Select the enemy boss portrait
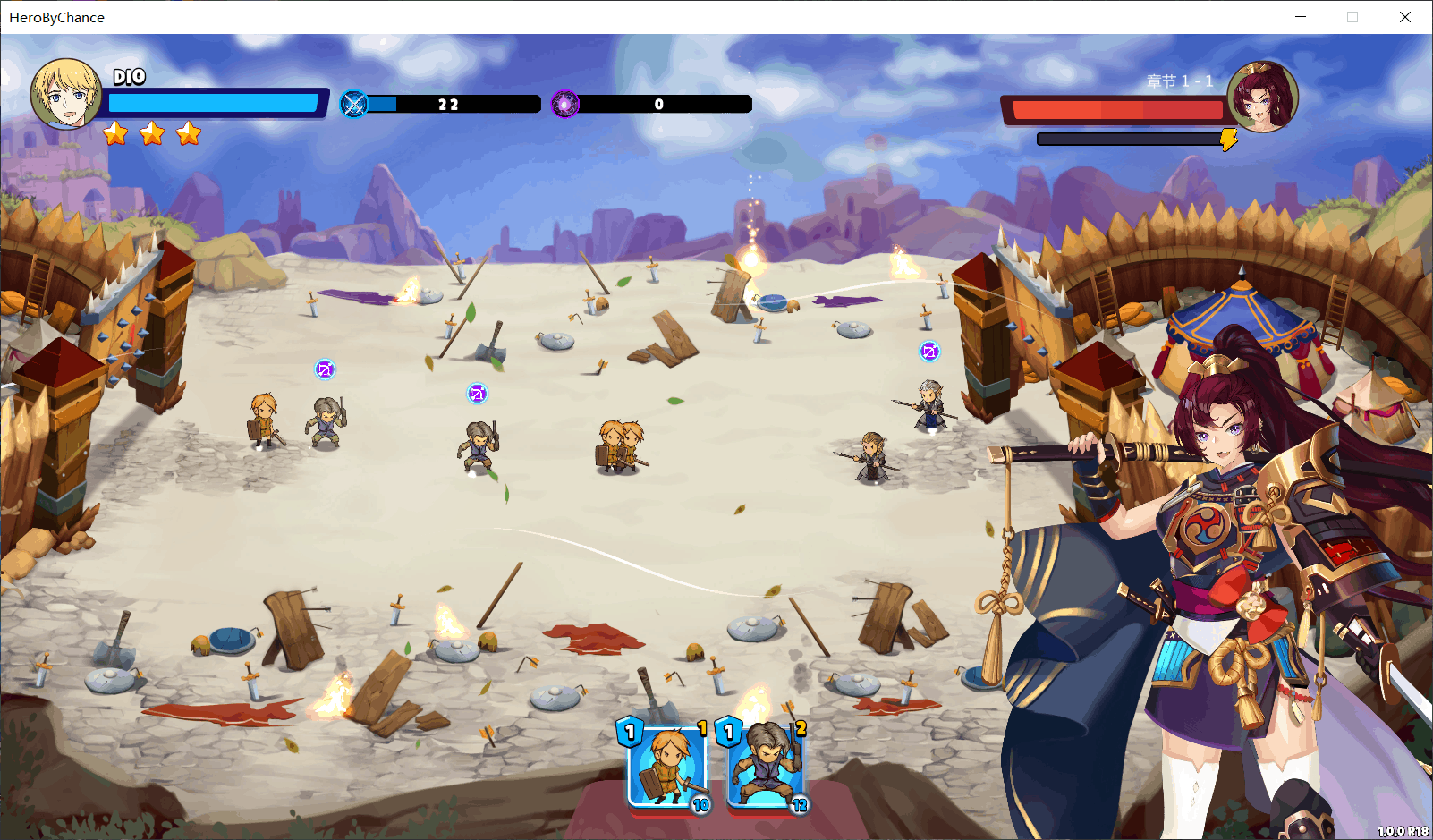1433x840 pixels. click(x=1262, y=96)
